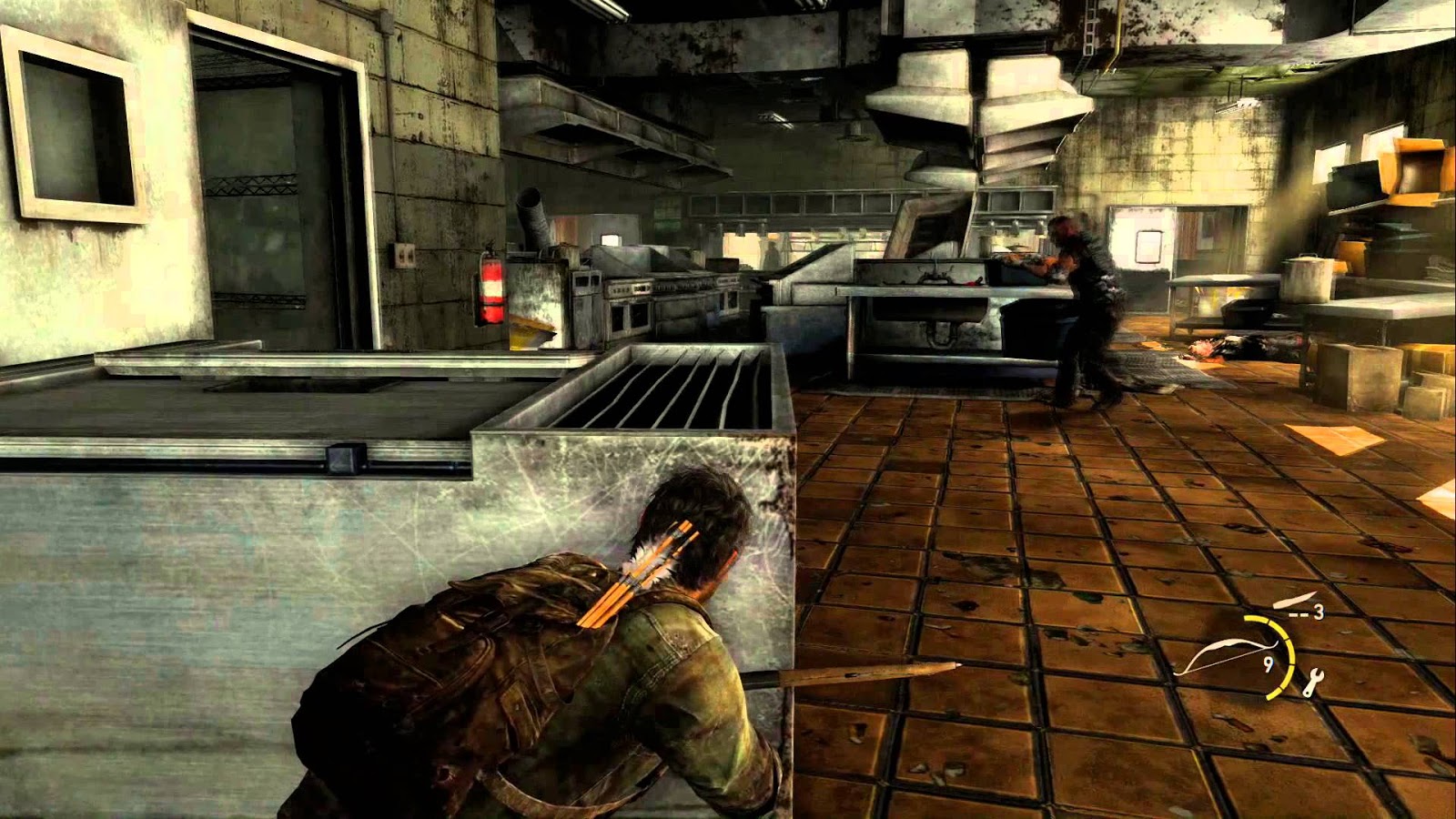Image resolution: width=1456 pixels, height=819 pixels.
Task: Click the arrow count number 9
Action: 1269,664
